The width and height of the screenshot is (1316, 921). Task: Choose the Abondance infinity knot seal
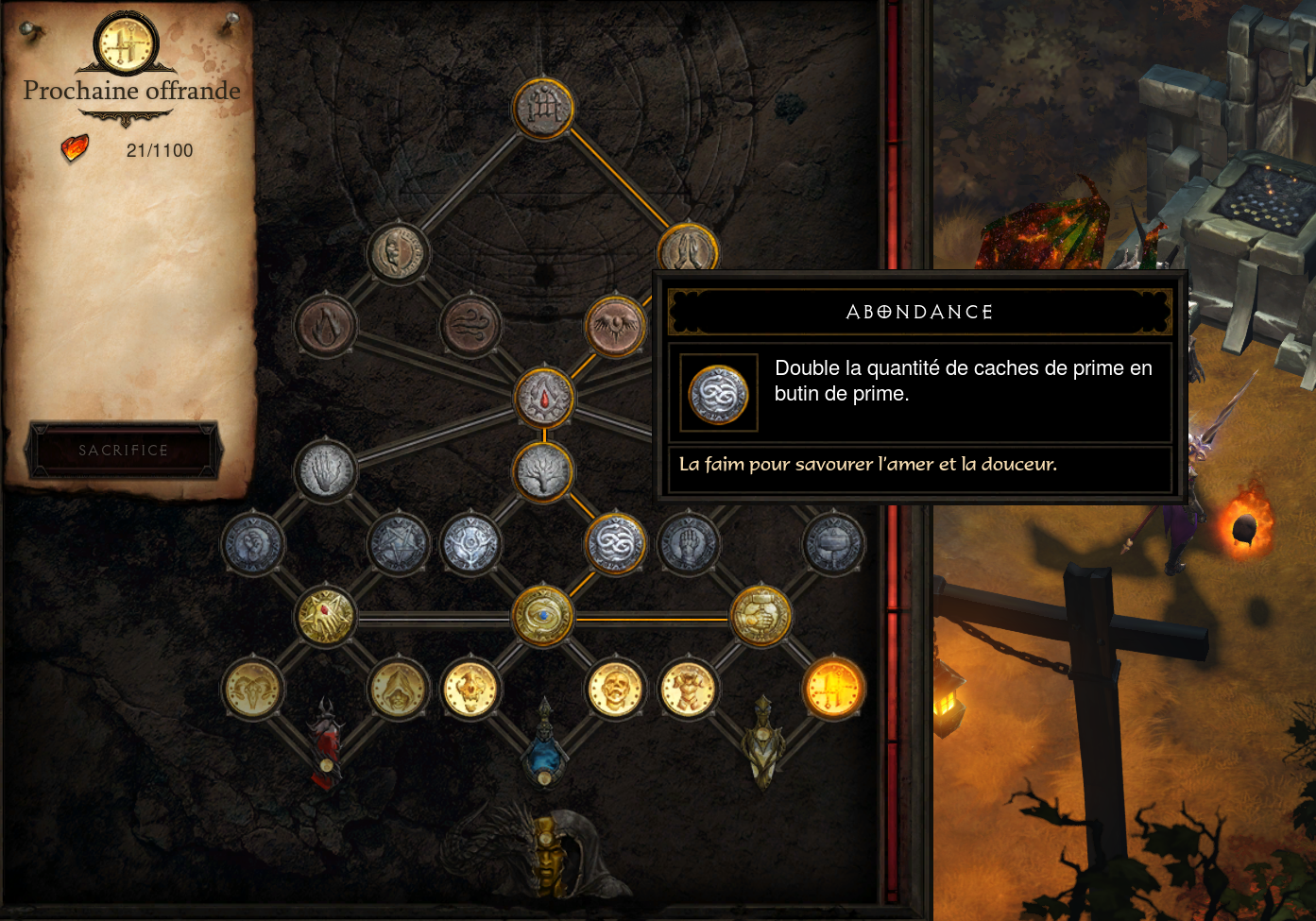pos(616,544)
